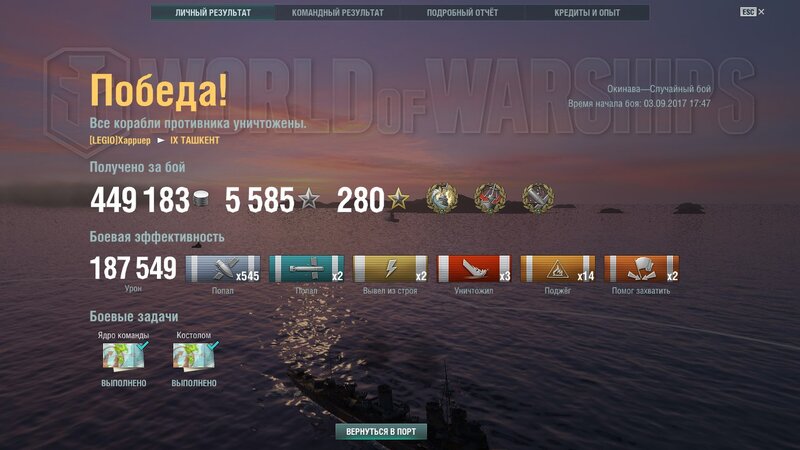Select the Уничтожил ribbon
Viewport: 800px width, 450px height.
pyautogui.click(x=475, y=269)
